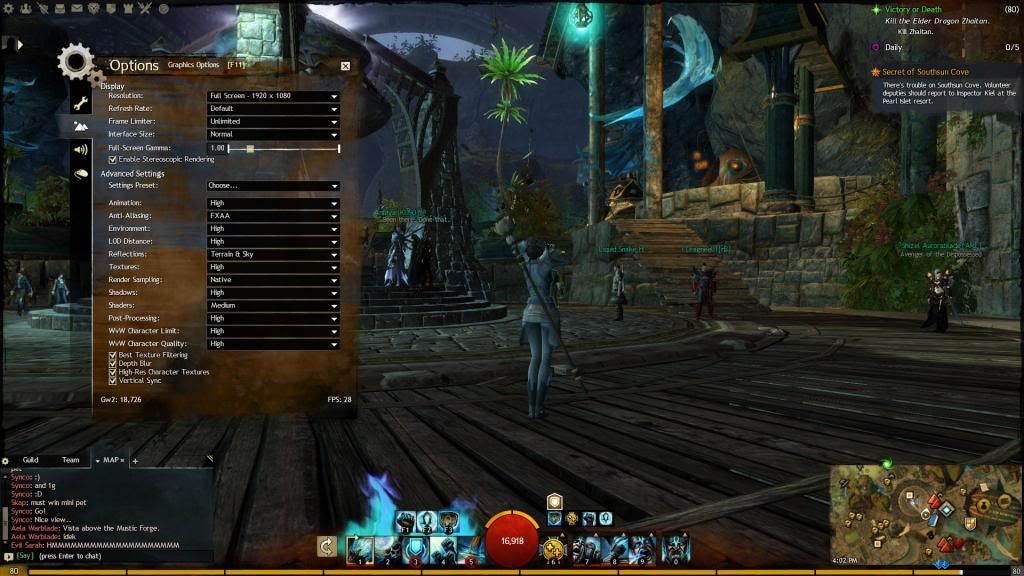
Task: Close the Options window
Action: [x=345, y=66]
